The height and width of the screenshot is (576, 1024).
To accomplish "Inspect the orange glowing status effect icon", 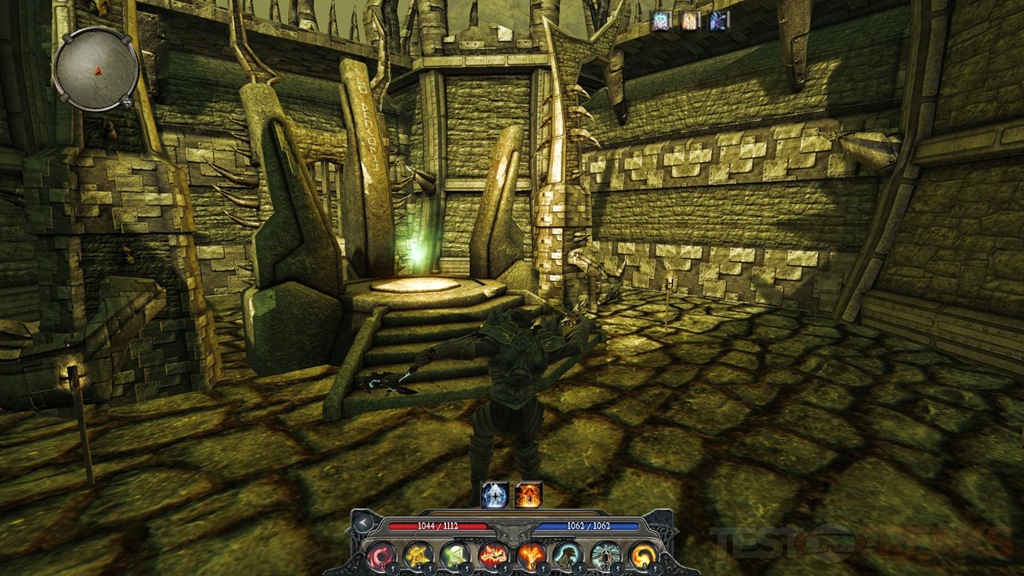I will (690, 20).
